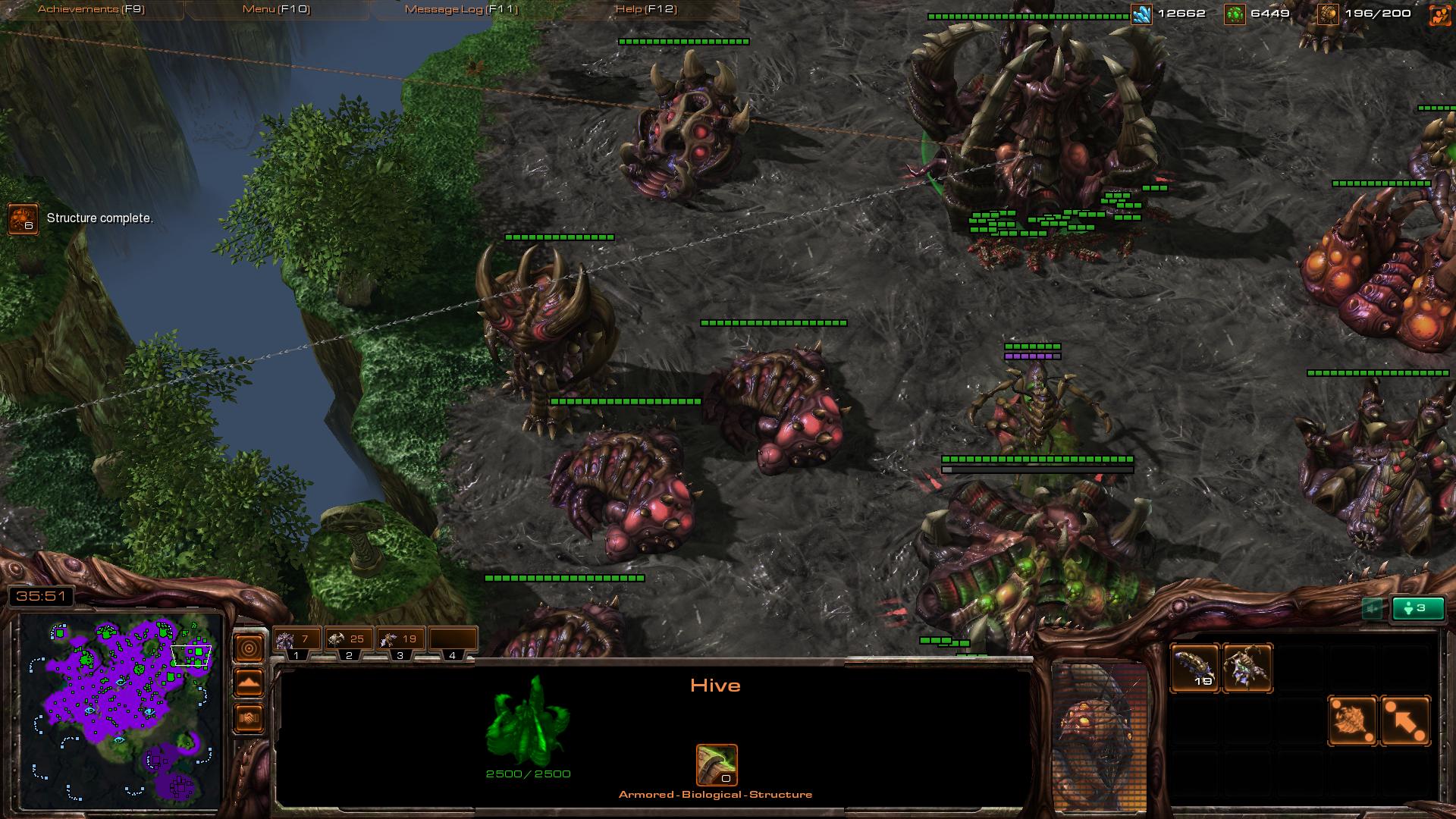Screen dimensions: 1456x819
Task: Click the structure complete alert icon
Action: (23, 219)
